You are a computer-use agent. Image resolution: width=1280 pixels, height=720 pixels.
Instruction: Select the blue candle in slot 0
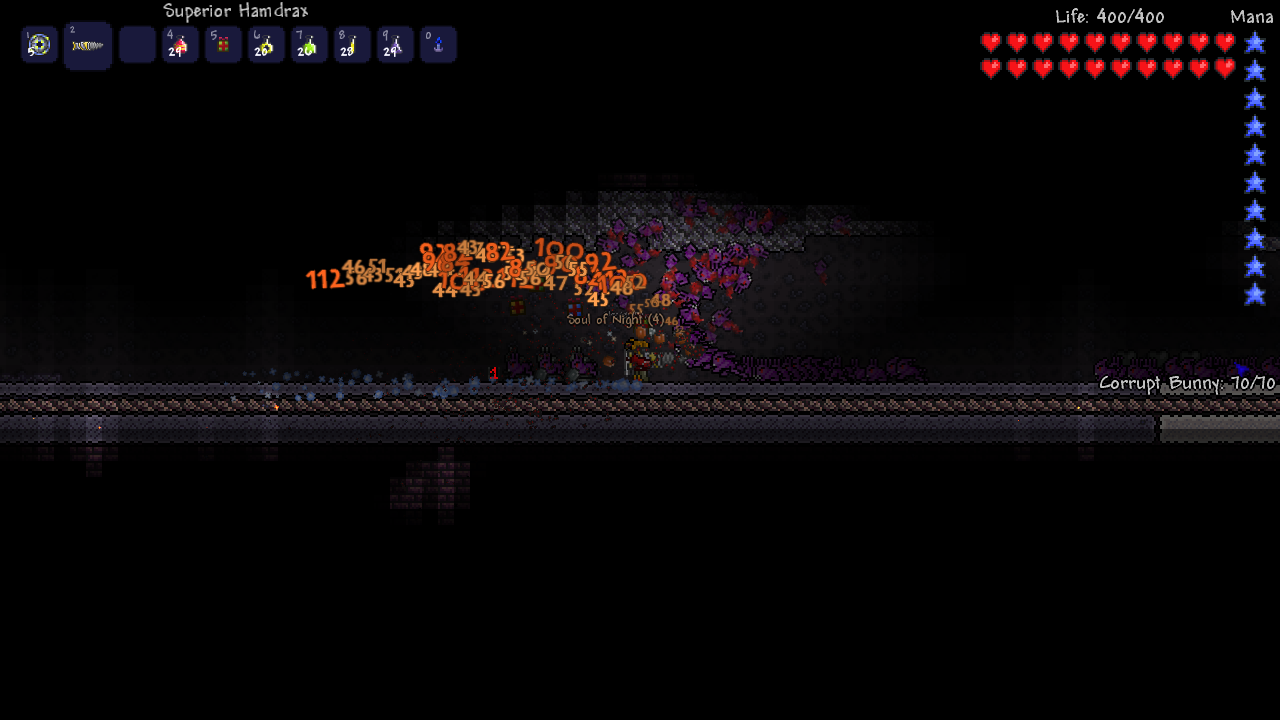click(438, 45)
